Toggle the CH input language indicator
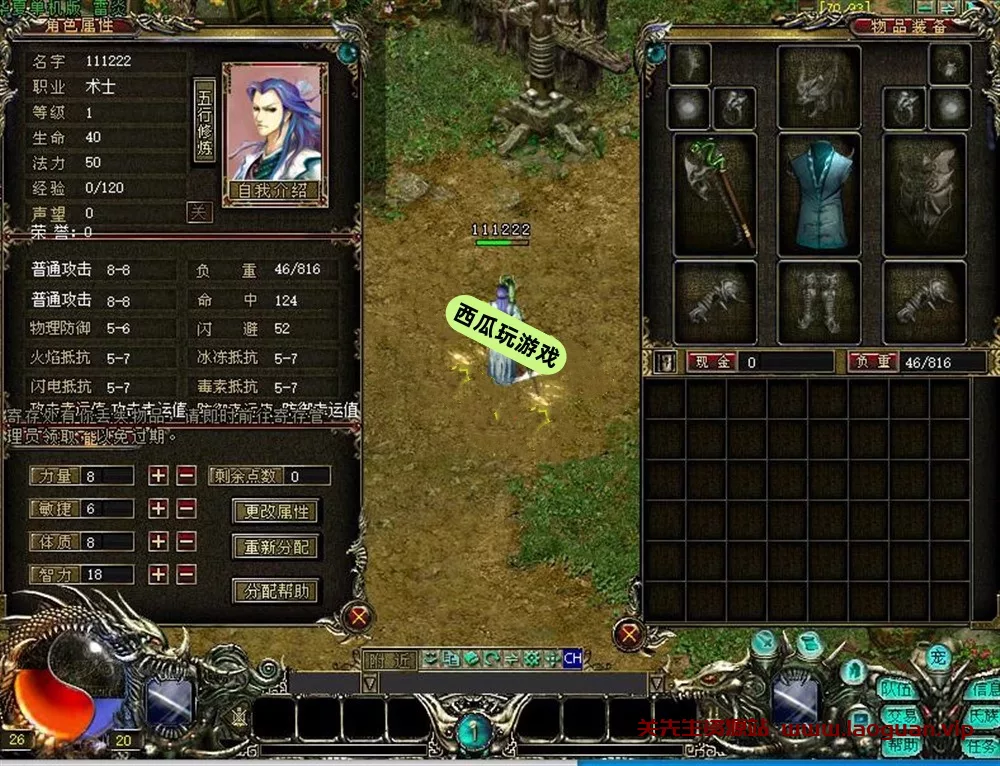The height and width of the screenshot is (766, 1000). tap(572, 659)
